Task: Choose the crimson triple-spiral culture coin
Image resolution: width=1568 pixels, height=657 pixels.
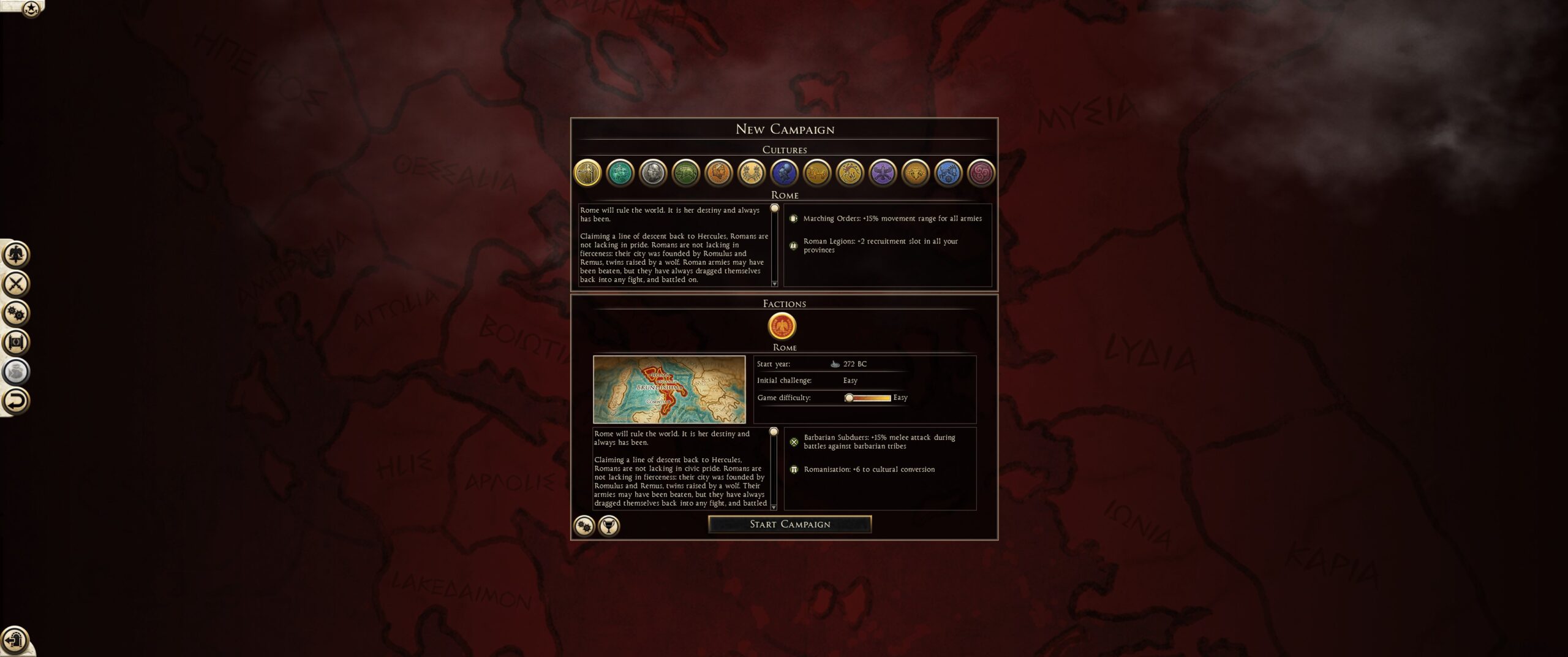Action: coord(981,173)
